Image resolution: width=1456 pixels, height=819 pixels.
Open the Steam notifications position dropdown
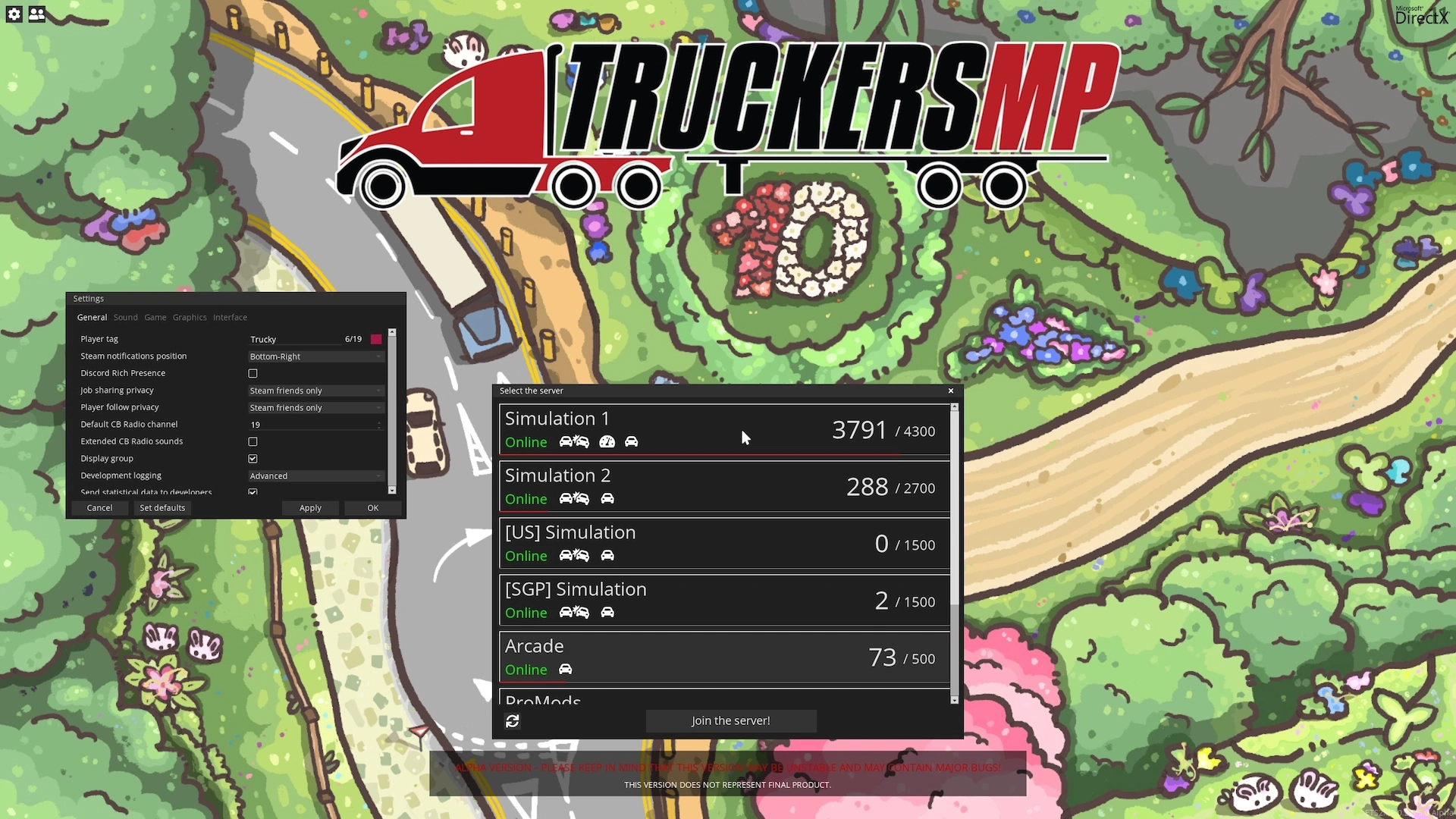[x=315, y=356]
